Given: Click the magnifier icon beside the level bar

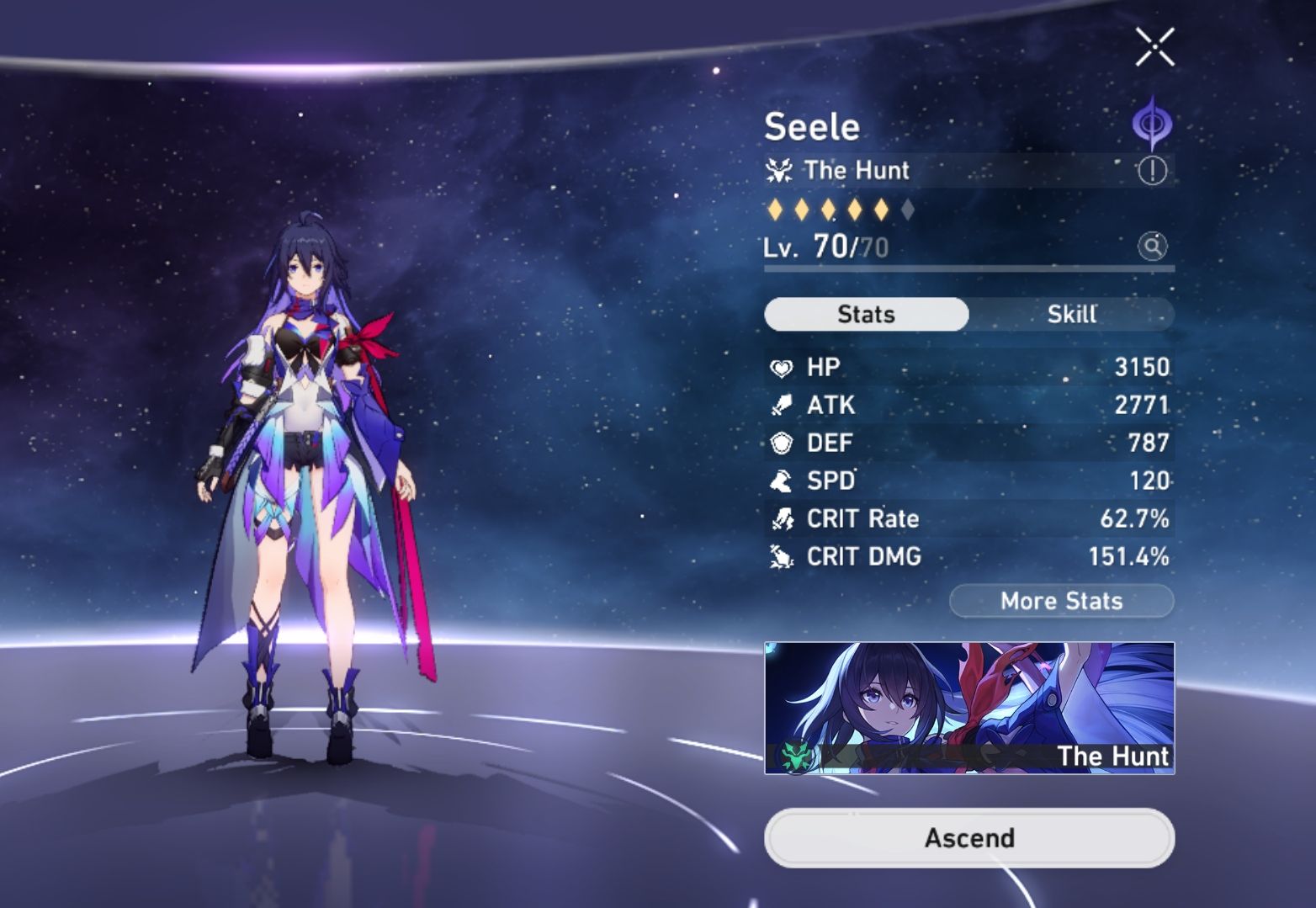Looking at the screenshot, I should click(1154, 247).
